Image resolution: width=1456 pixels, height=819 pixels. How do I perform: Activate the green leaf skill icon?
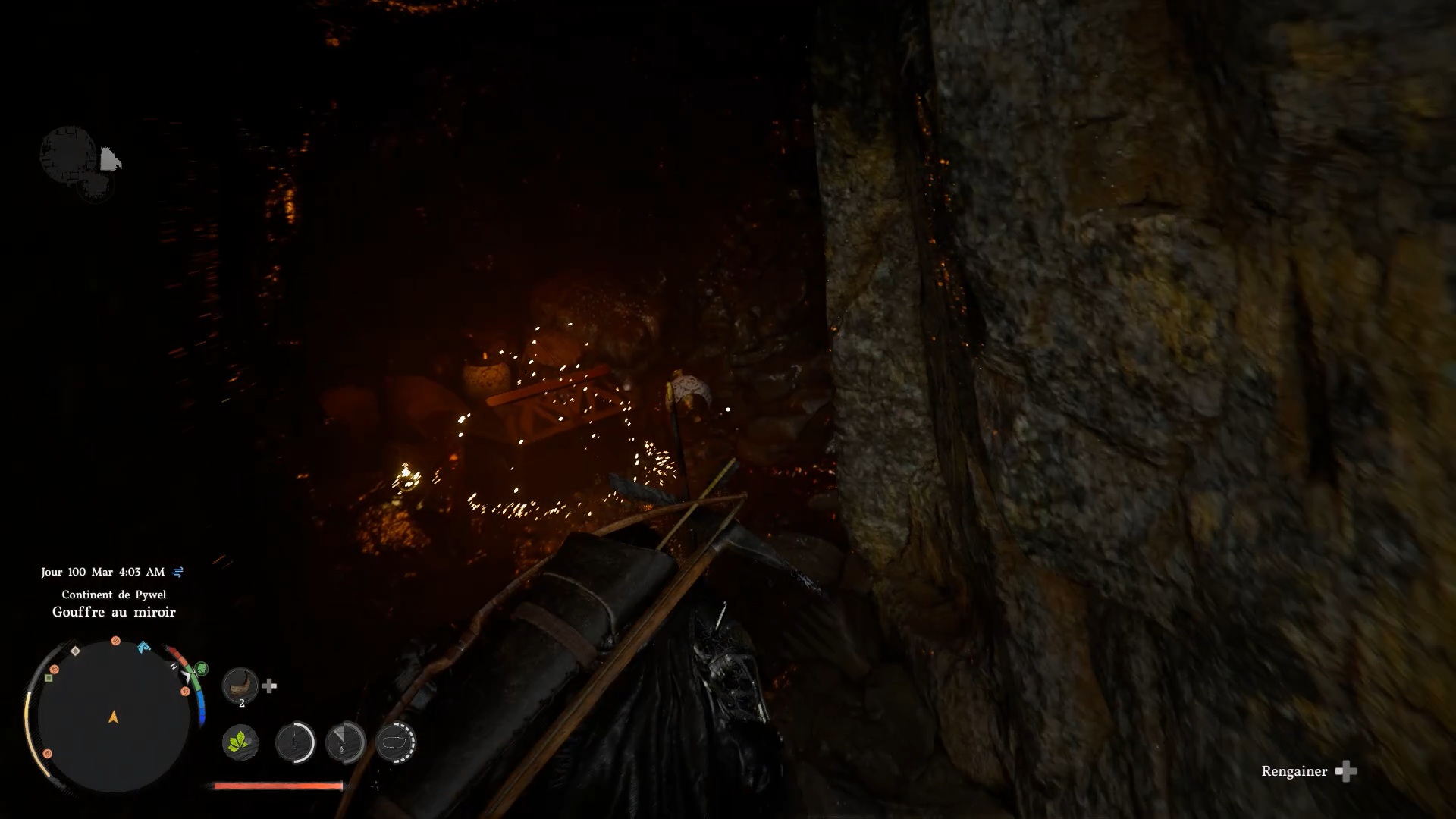(x=240, y=742)
